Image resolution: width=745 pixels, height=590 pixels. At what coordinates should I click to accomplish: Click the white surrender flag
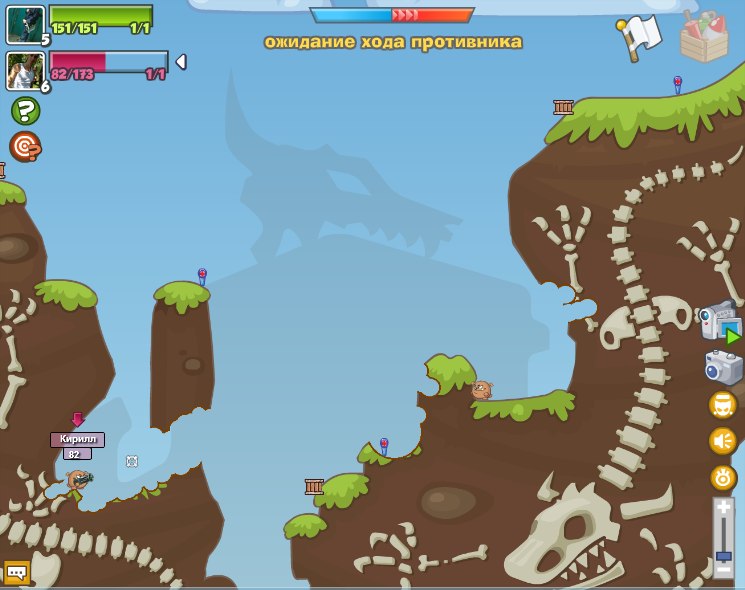pyautogui.click(x=642, y=37)
